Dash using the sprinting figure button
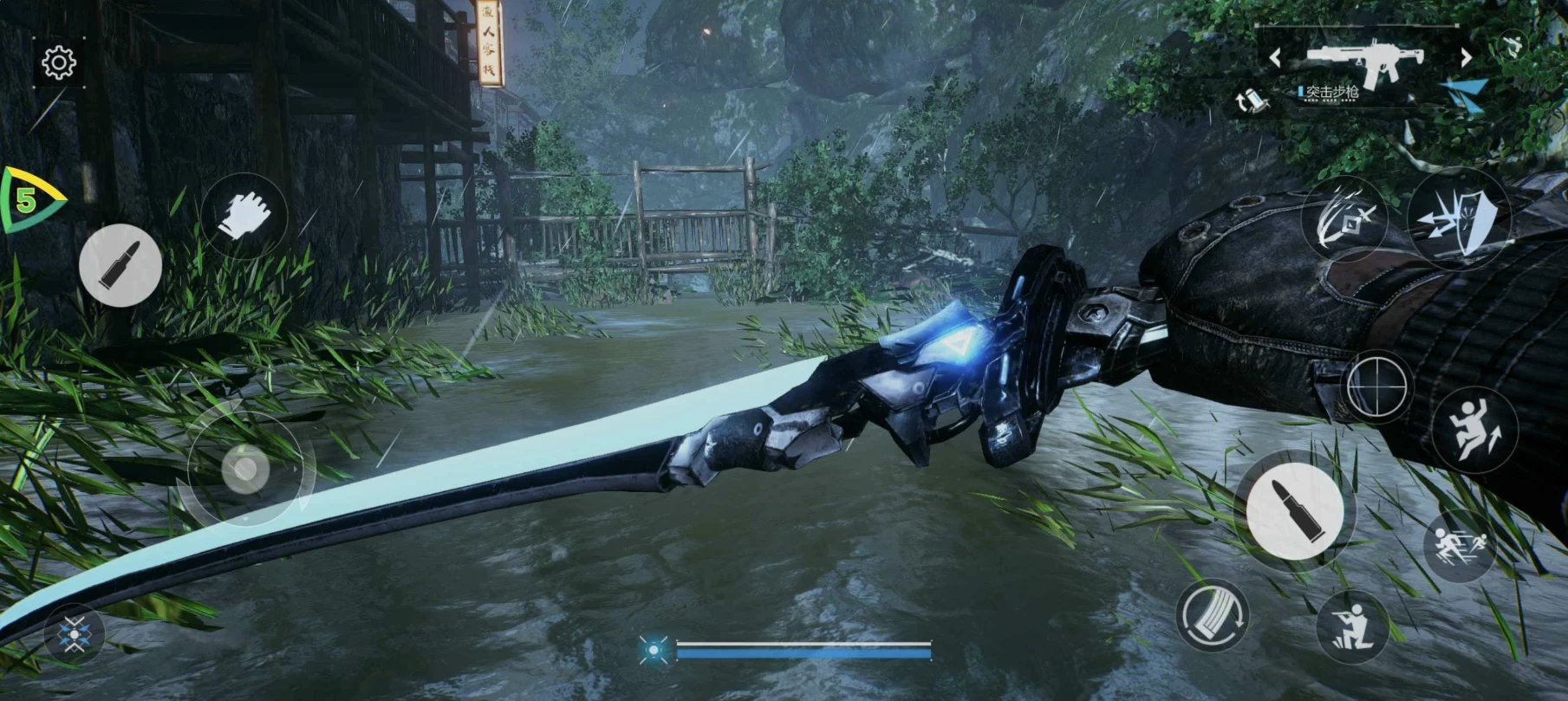 pyautogui.click(x=1460, y=547)
